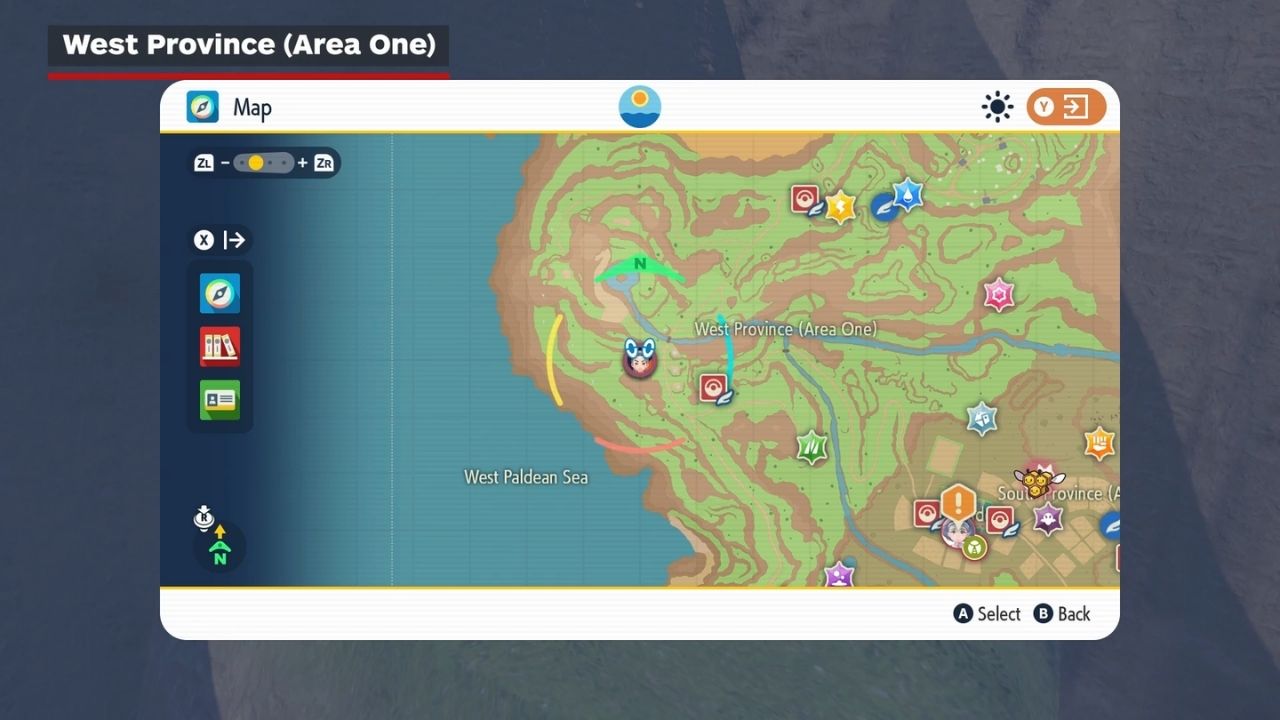Select the purple Ghost Tera Raid crystal

click(1047, 519)
